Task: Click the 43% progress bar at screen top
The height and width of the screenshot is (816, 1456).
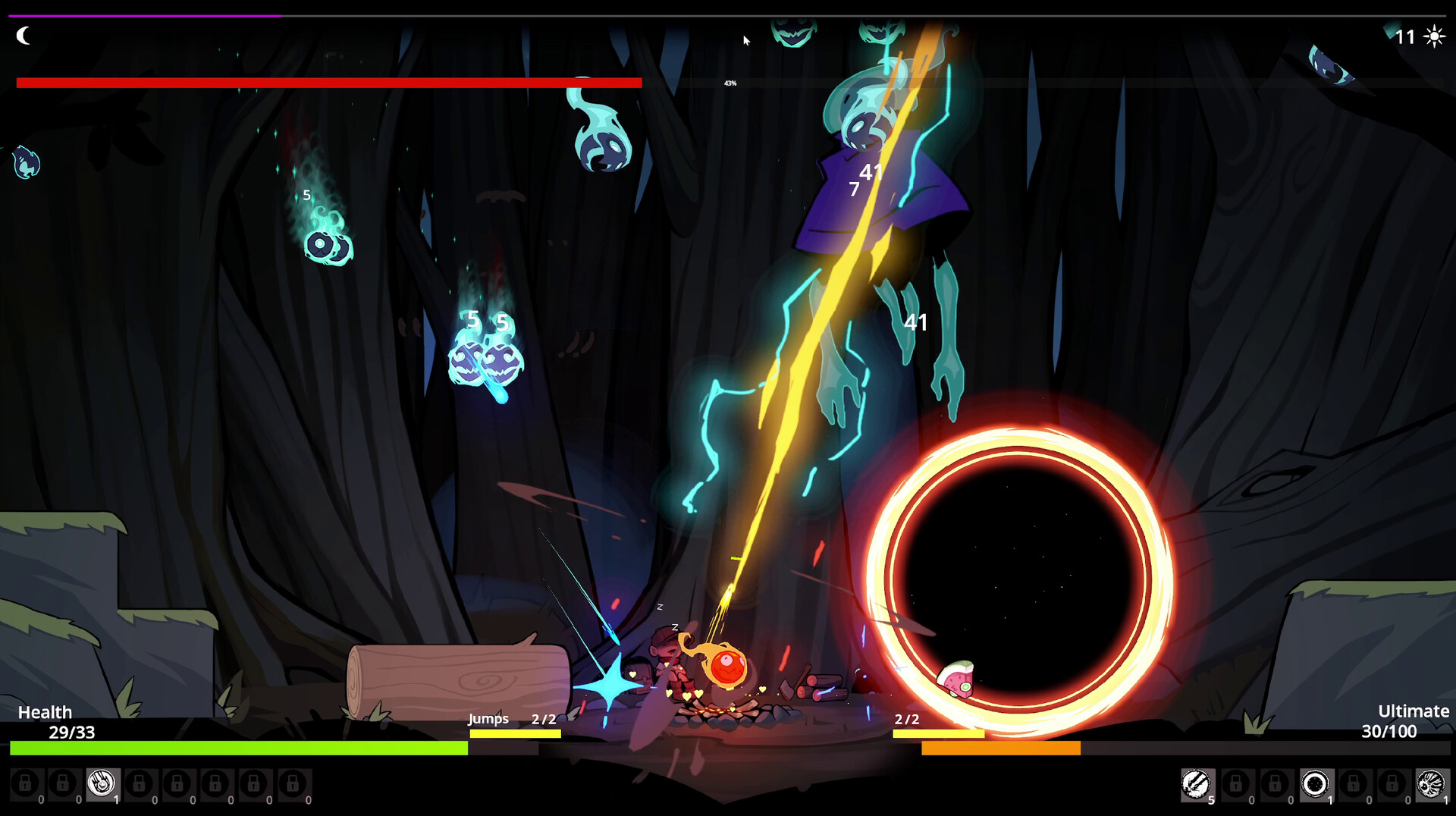Action: (x=730, y=83)
